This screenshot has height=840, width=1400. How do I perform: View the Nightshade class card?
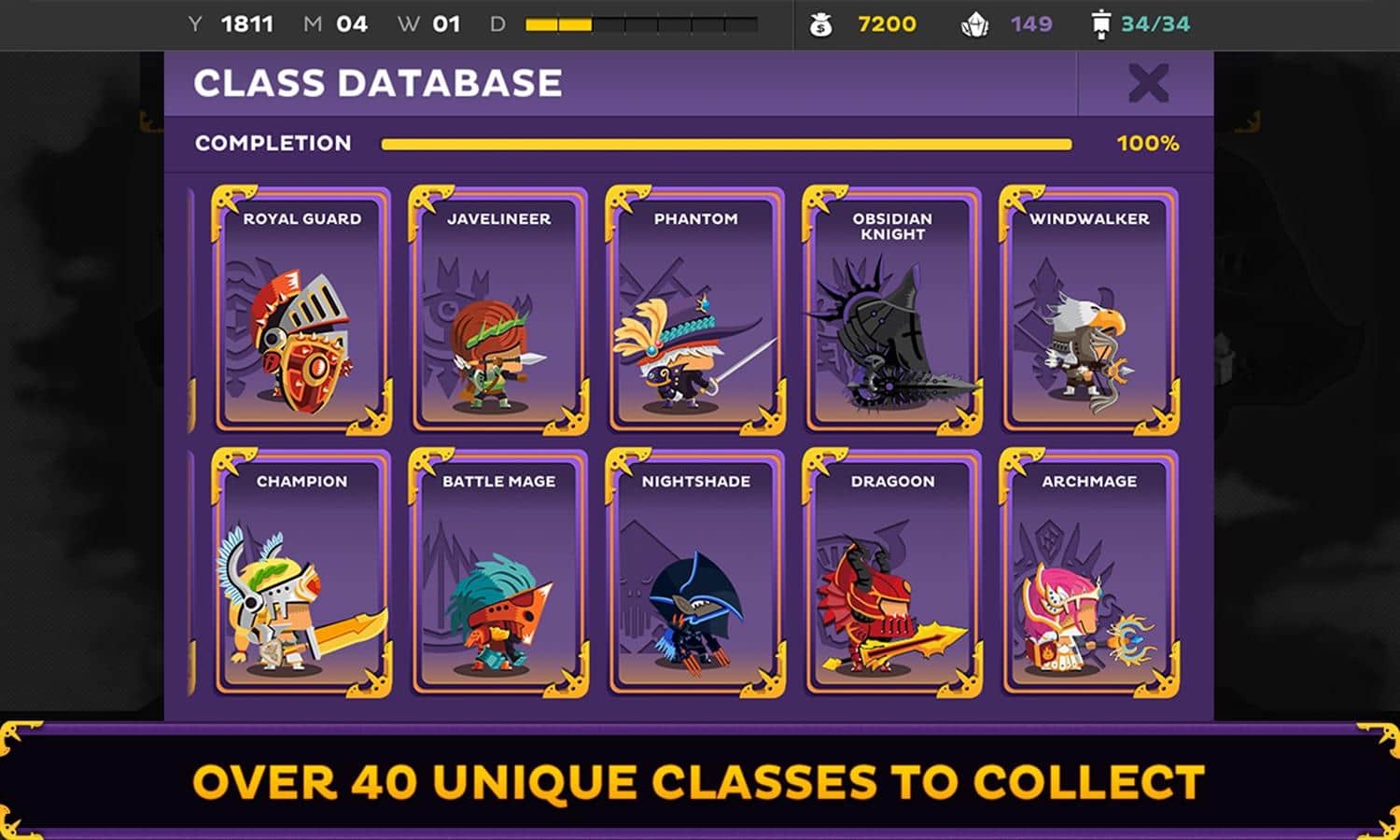point(695,573)
